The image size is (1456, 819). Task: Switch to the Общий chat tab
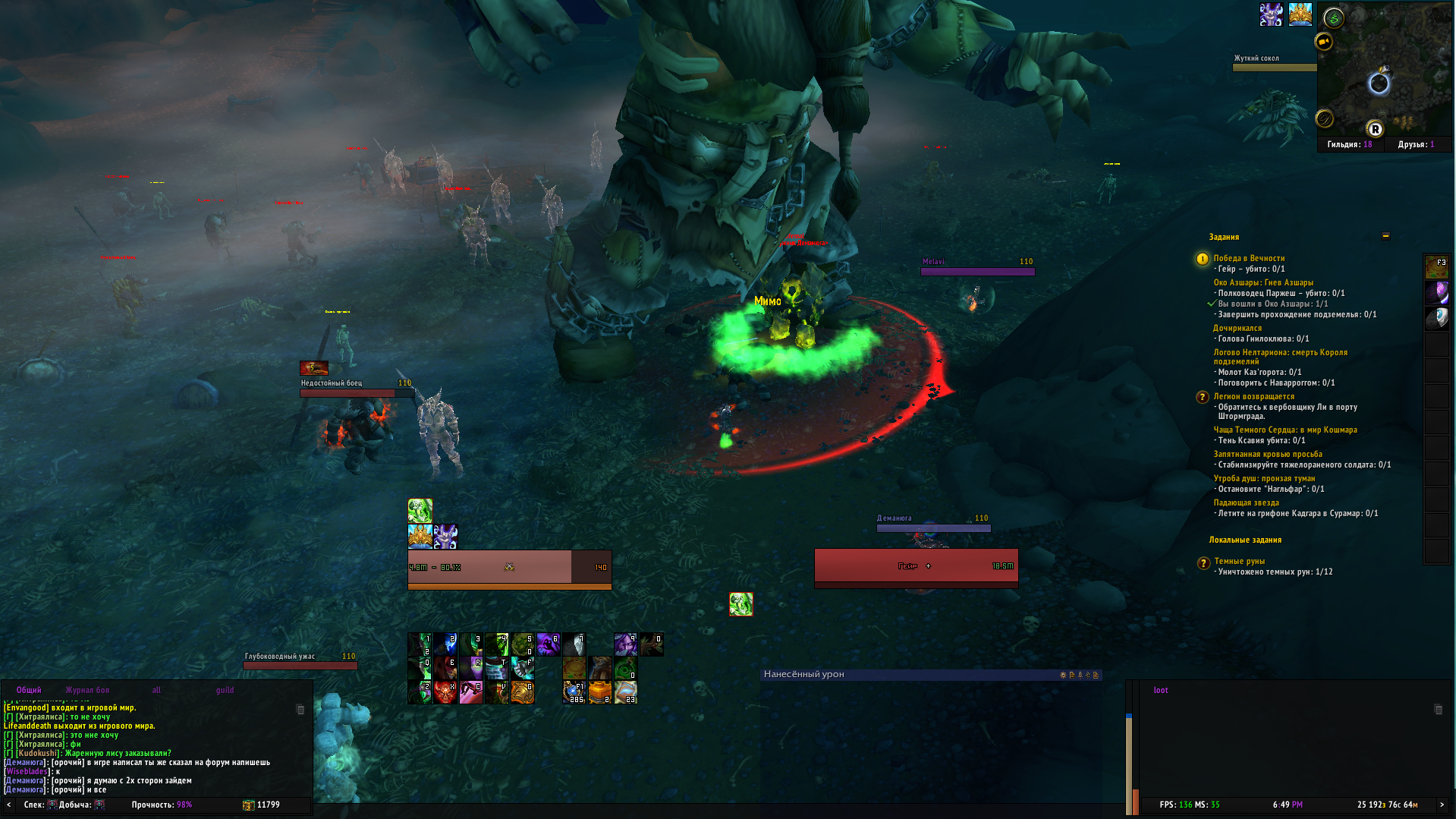(x=29, y=690)
